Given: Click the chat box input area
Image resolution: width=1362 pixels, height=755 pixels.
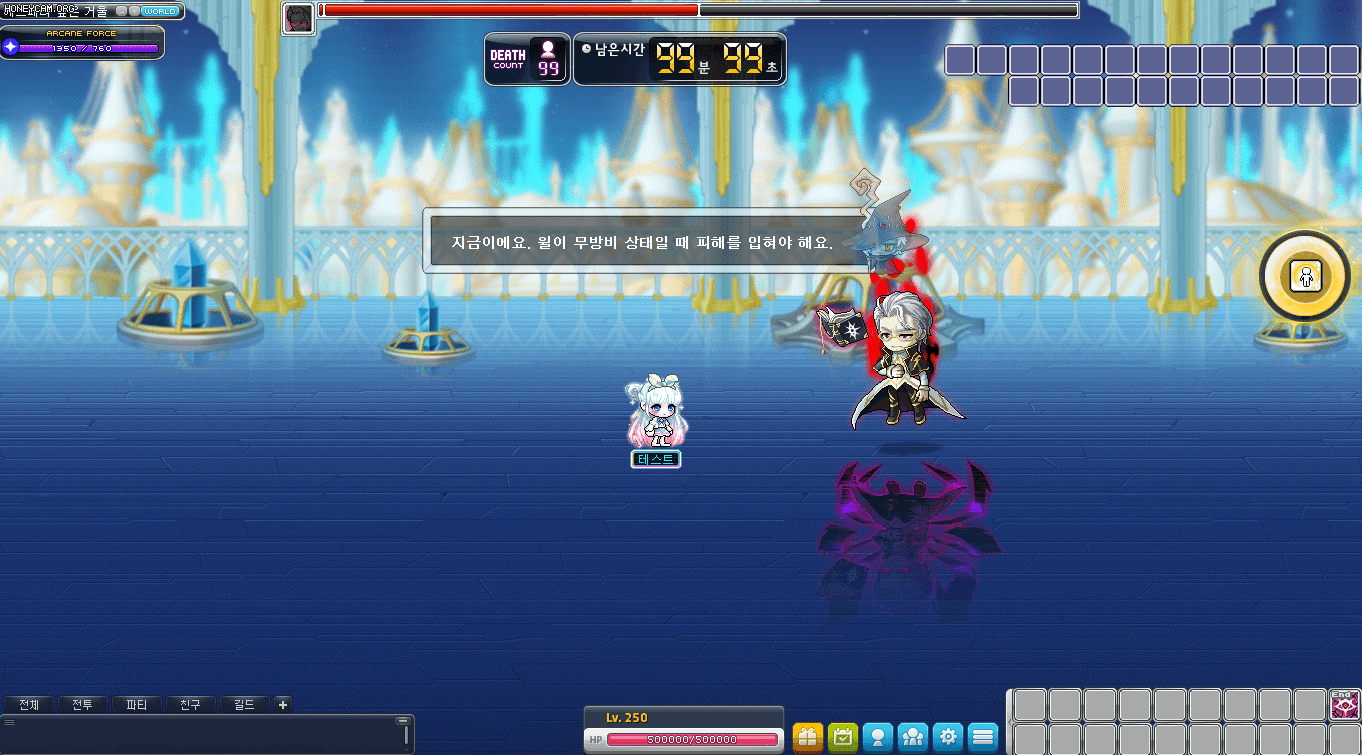Looking at the screenshot, I should click(x=200, y=735).
